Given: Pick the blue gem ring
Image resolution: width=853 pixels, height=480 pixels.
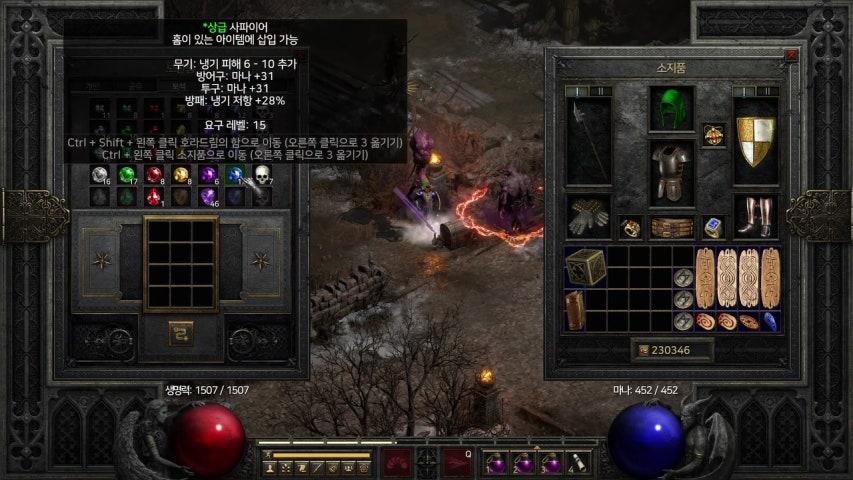Looking at the screenshot, I should [x=713, y=227].
